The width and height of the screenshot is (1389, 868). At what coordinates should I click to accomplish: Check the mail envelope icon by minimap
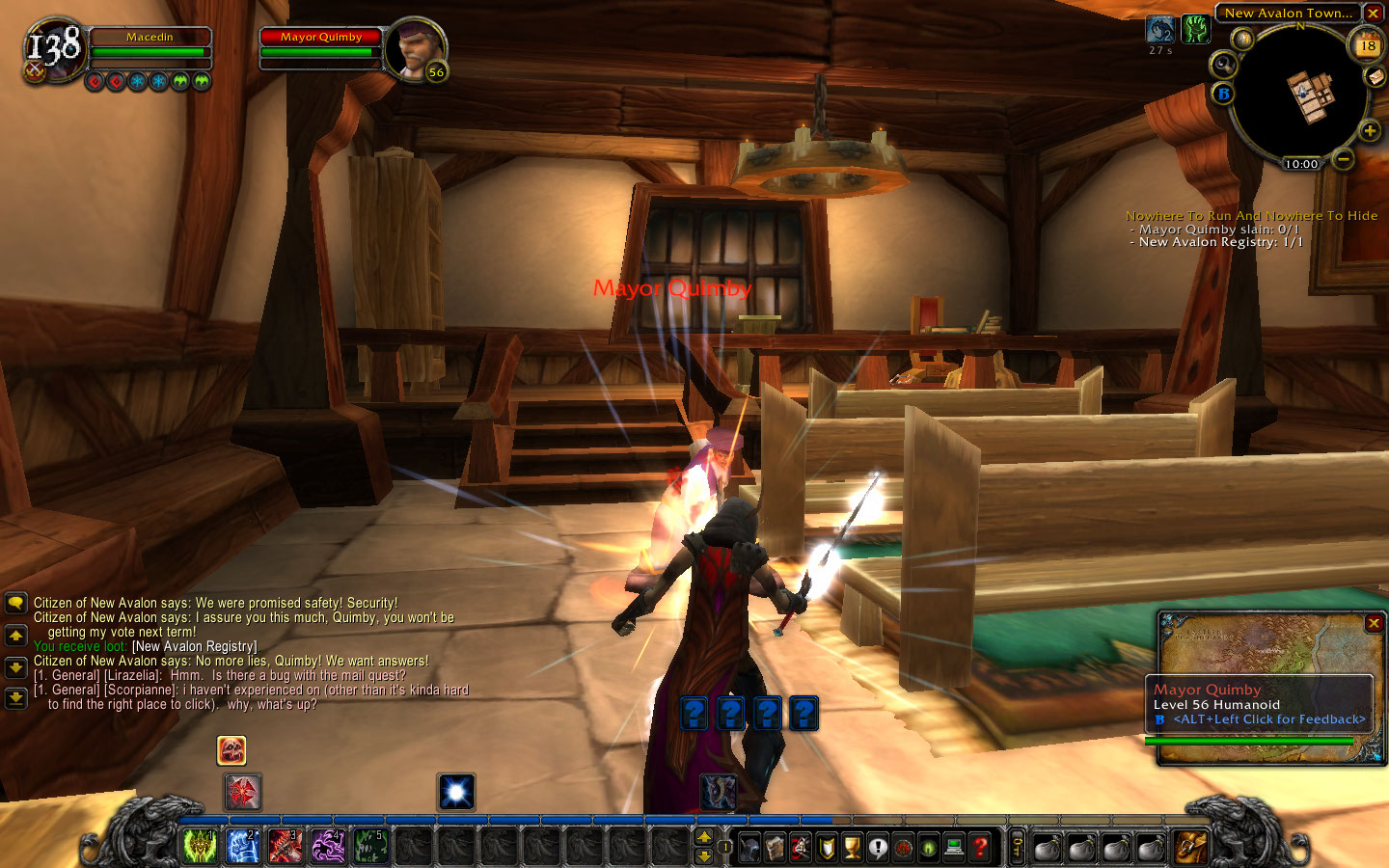[x=1375, y=76]
